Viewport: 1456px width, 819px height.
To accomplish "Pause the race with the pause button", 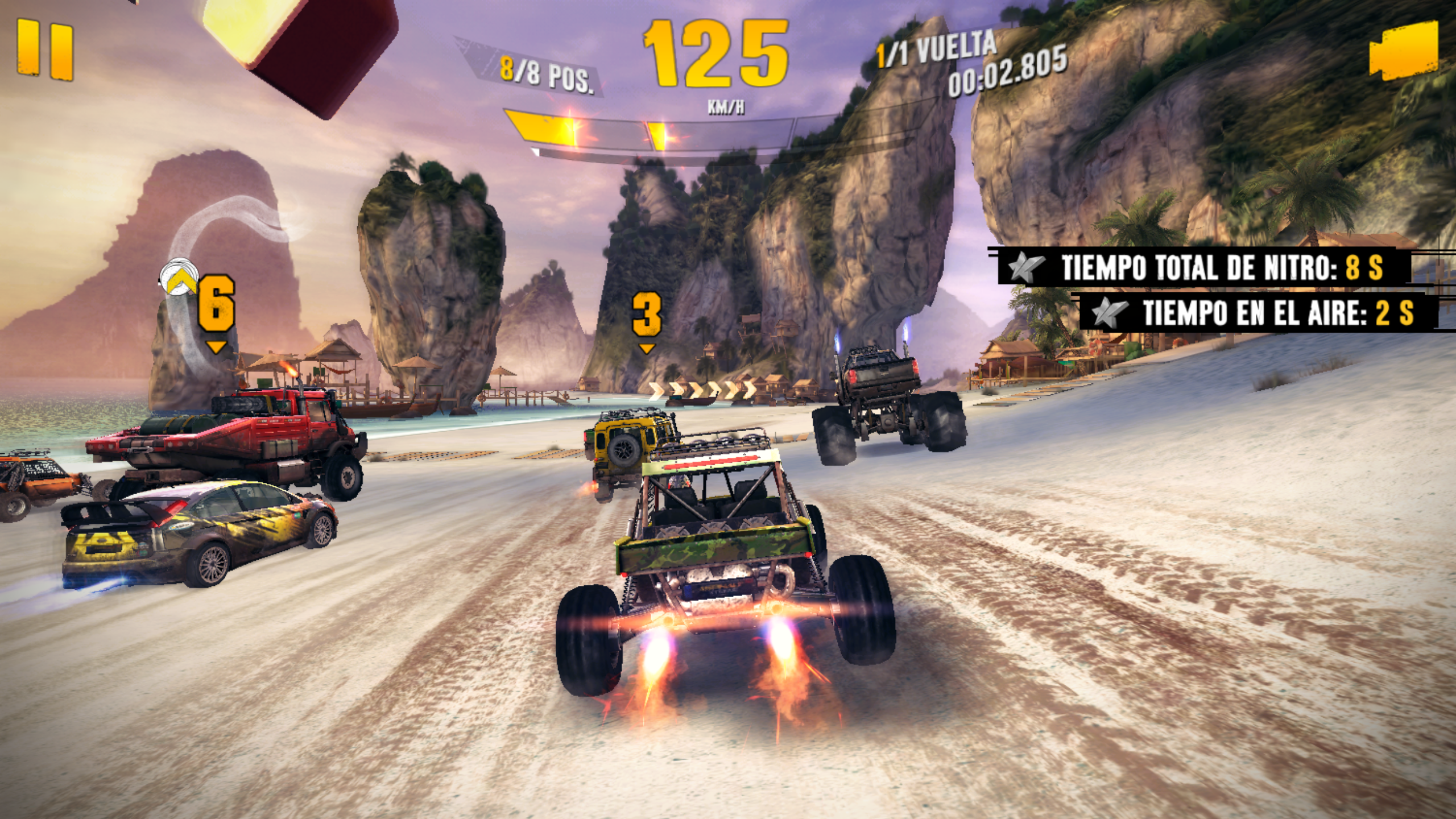I will tap(45, 51).
